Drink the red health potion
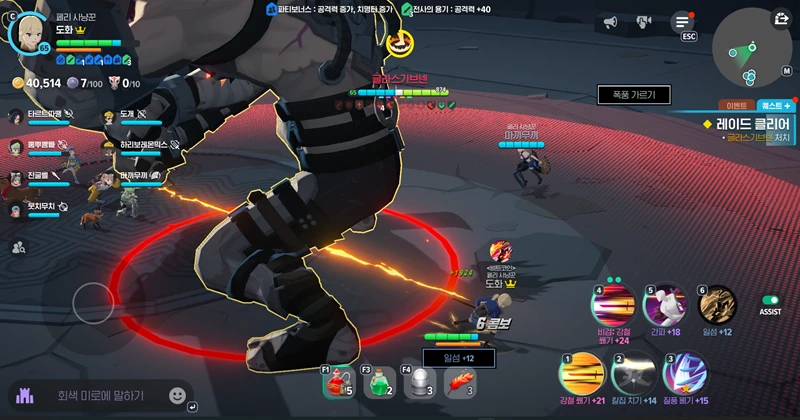The height and width of the screenshot is (420, 800). (x=338, y=381)
